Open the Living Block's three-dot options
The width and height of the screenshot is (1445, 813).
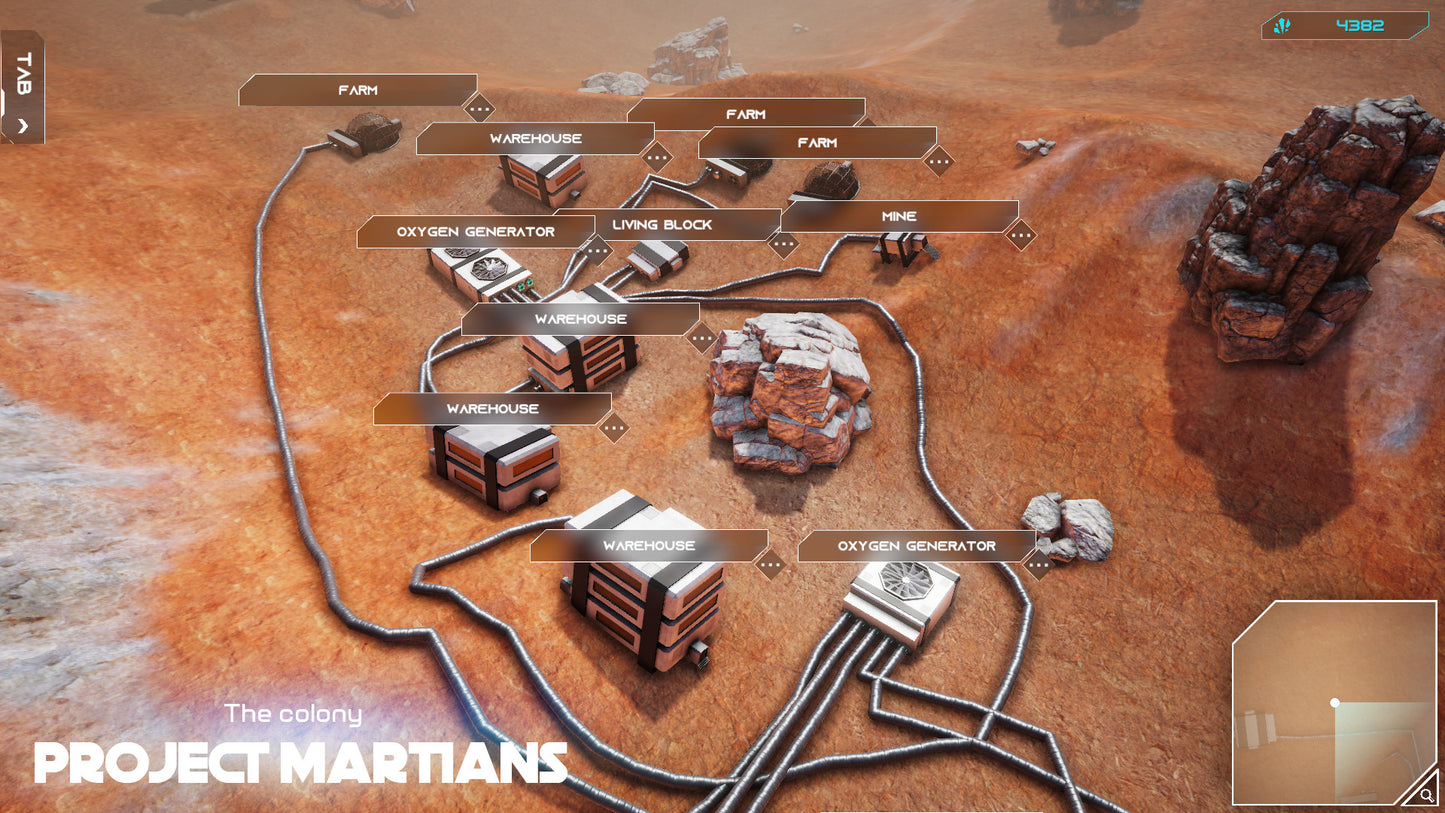pyautogui.click(x=783, y=242)
